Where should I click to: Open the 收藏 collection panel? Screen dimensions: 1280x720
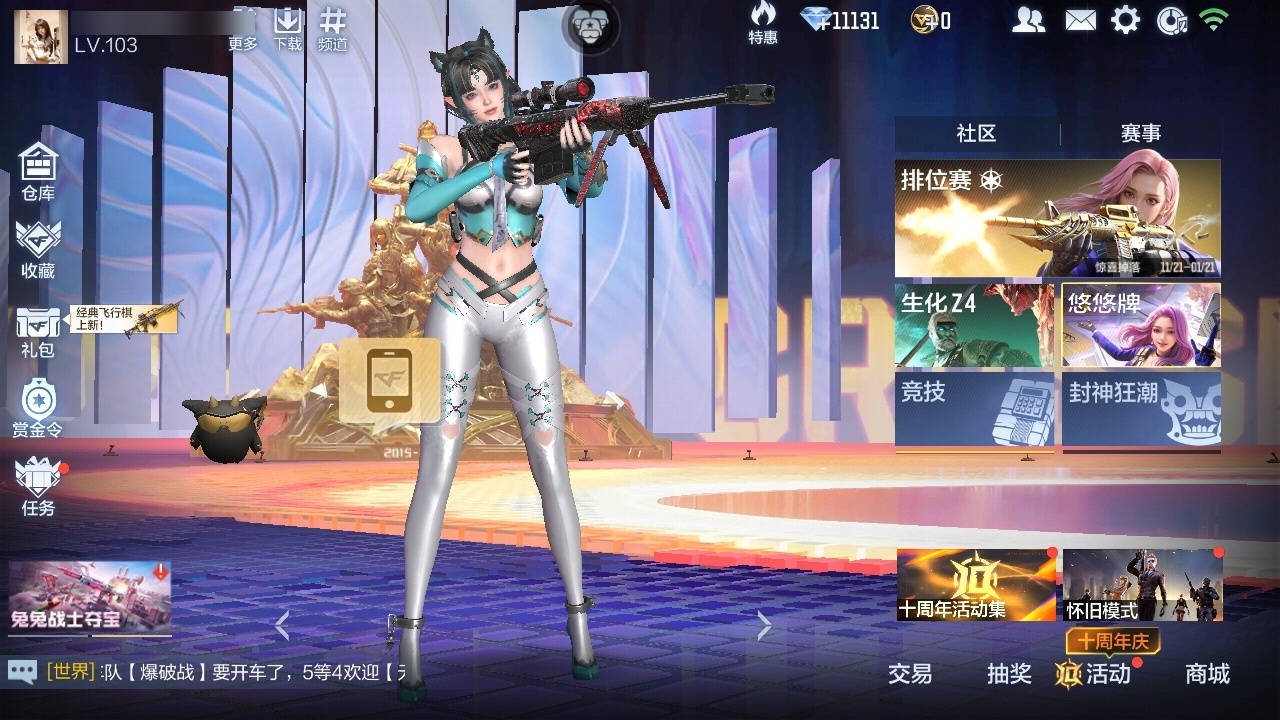pos(38,248)
